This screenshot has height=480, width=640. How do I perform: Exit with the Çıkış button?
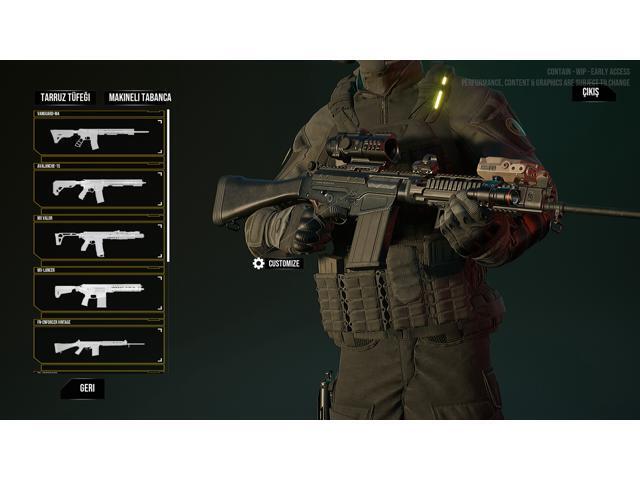point(591,93)
